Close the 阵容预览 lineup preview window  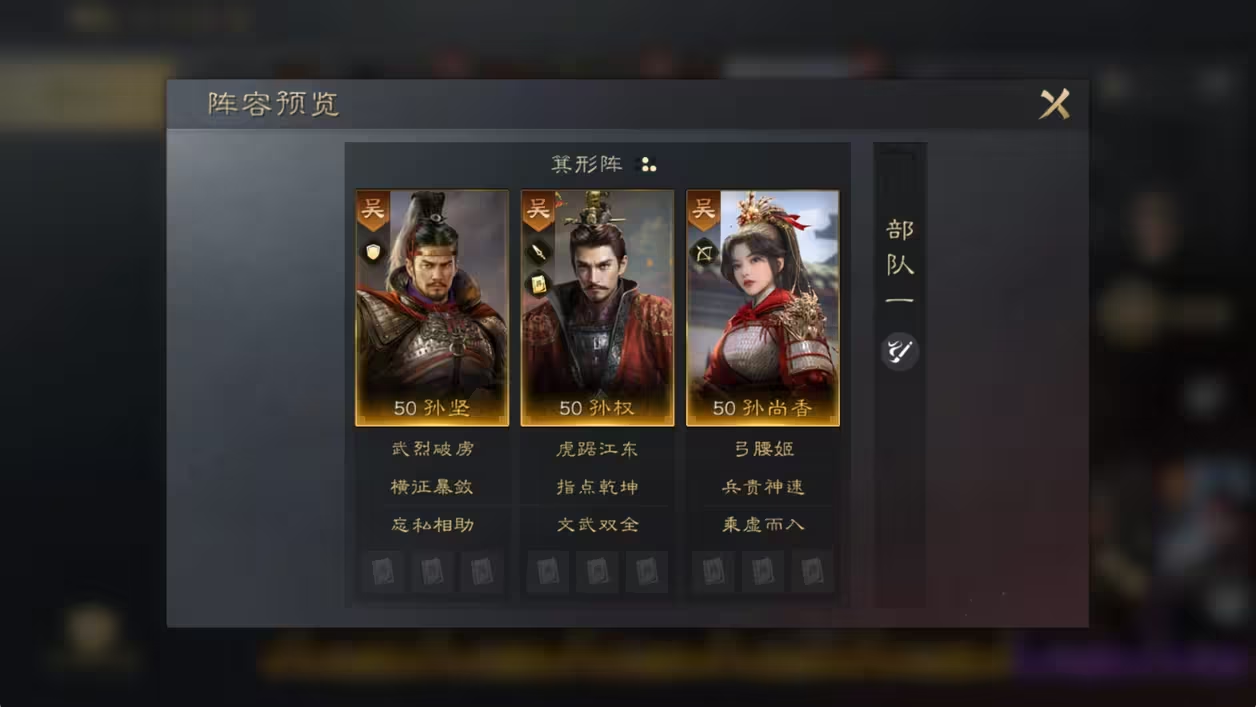(x=1054, y=104)
